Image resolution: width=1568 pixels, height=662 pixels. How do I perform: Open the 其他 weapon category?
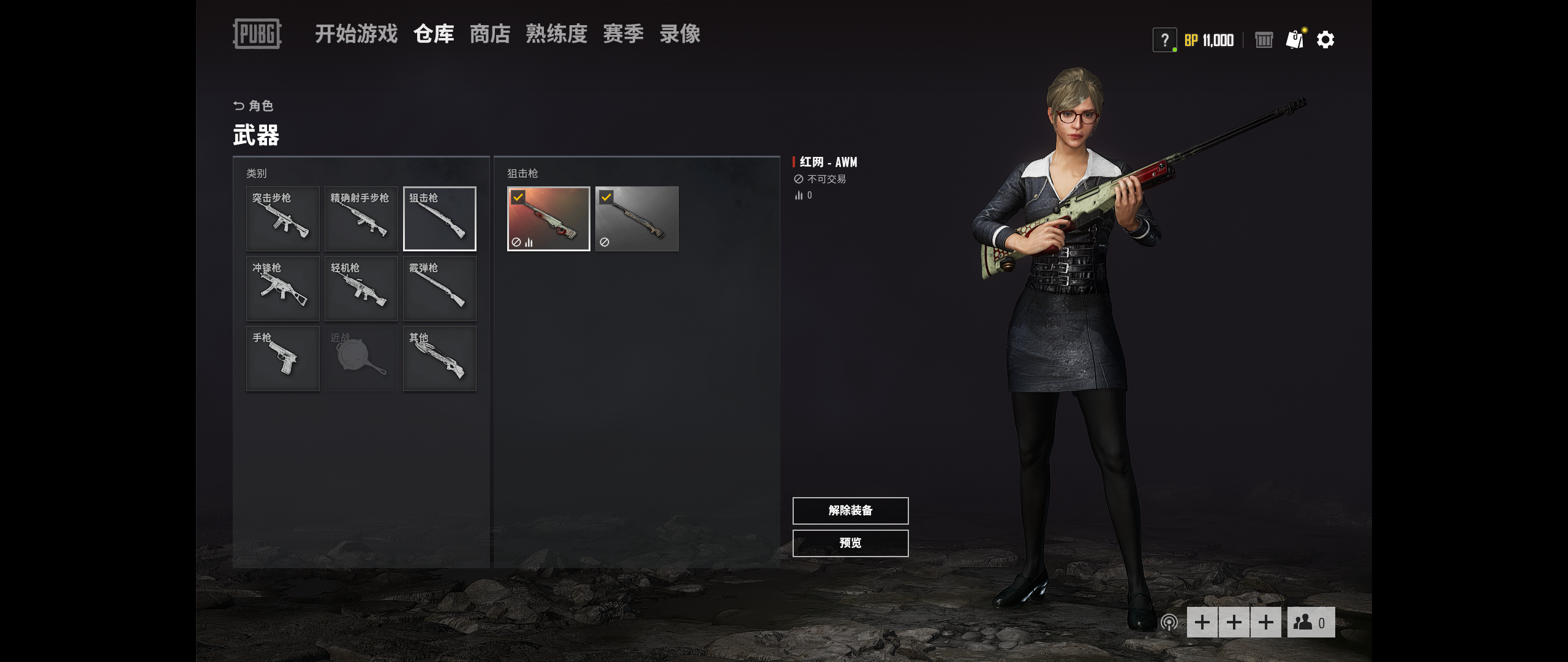pos(439,359)
